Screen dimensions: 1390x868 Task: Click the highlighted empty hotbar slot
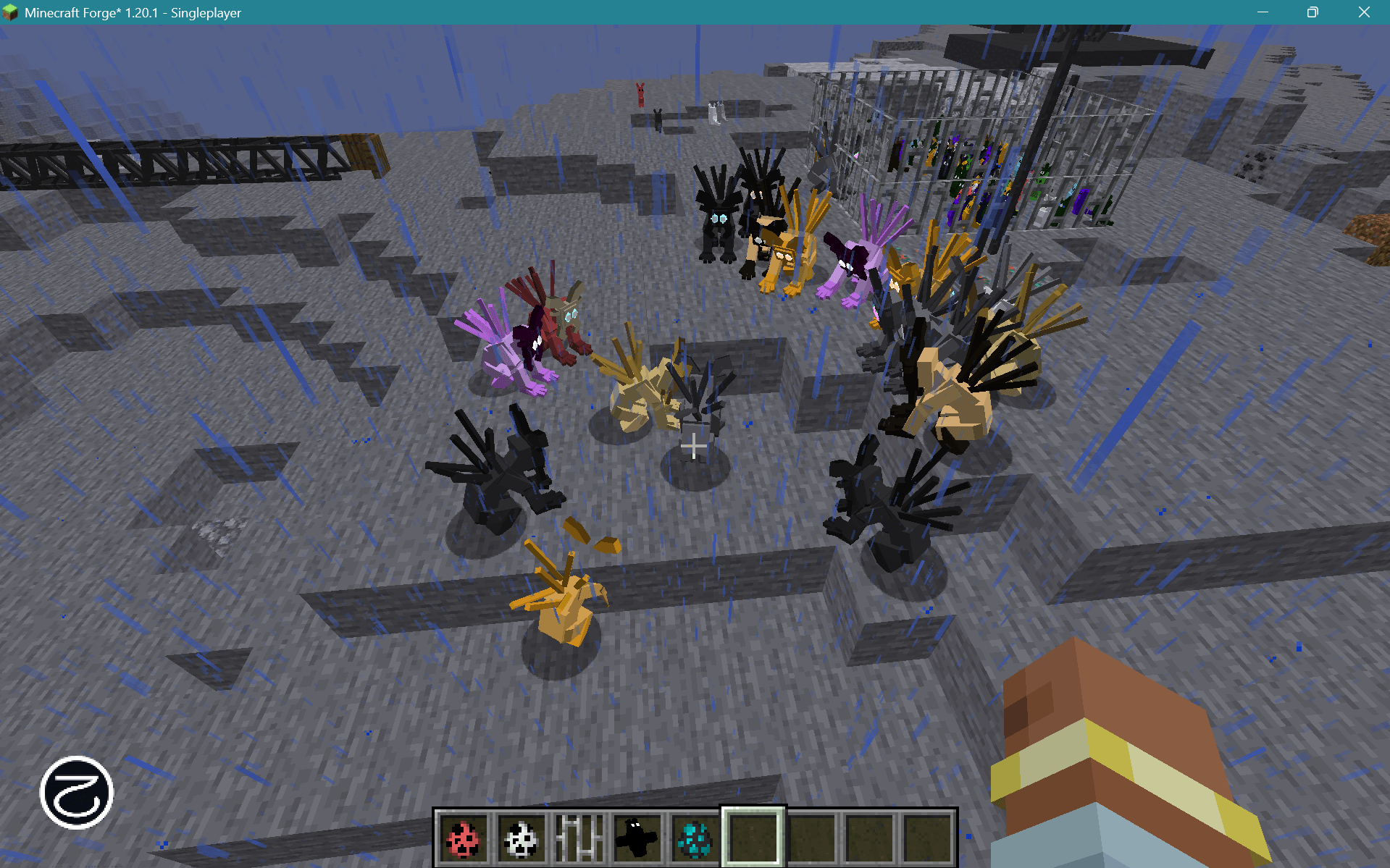click(752, 838)
